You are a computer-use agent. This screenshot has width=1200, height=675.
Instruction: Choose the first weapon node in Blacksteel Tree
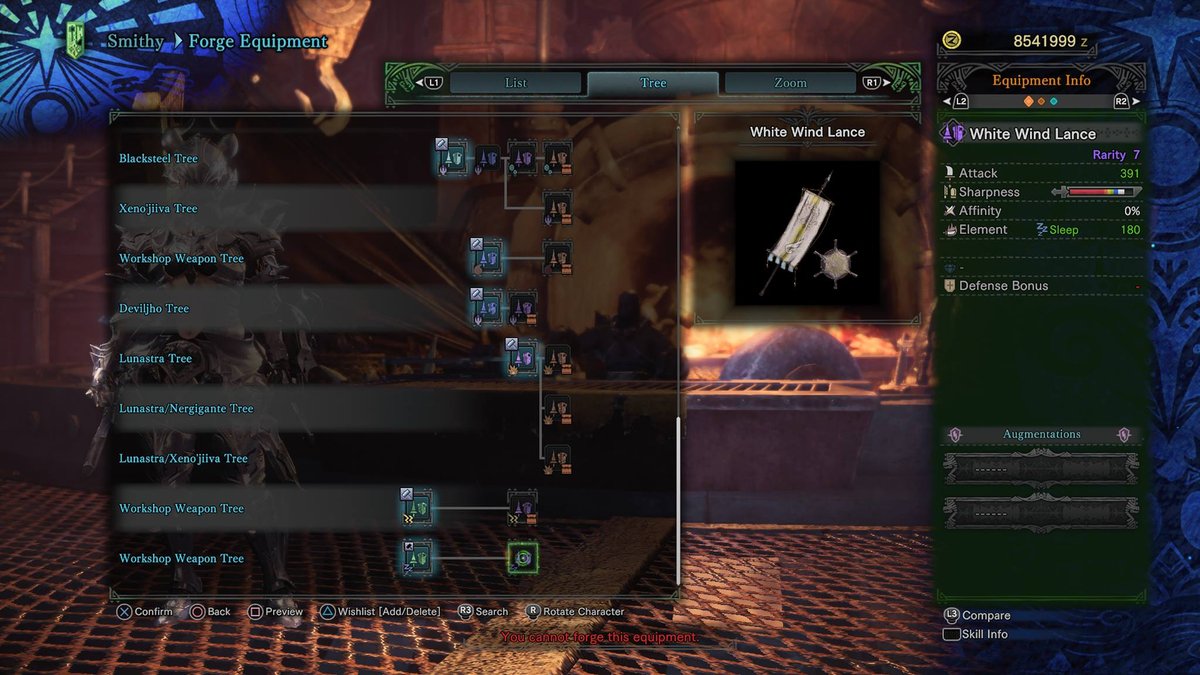coord(452,158)
